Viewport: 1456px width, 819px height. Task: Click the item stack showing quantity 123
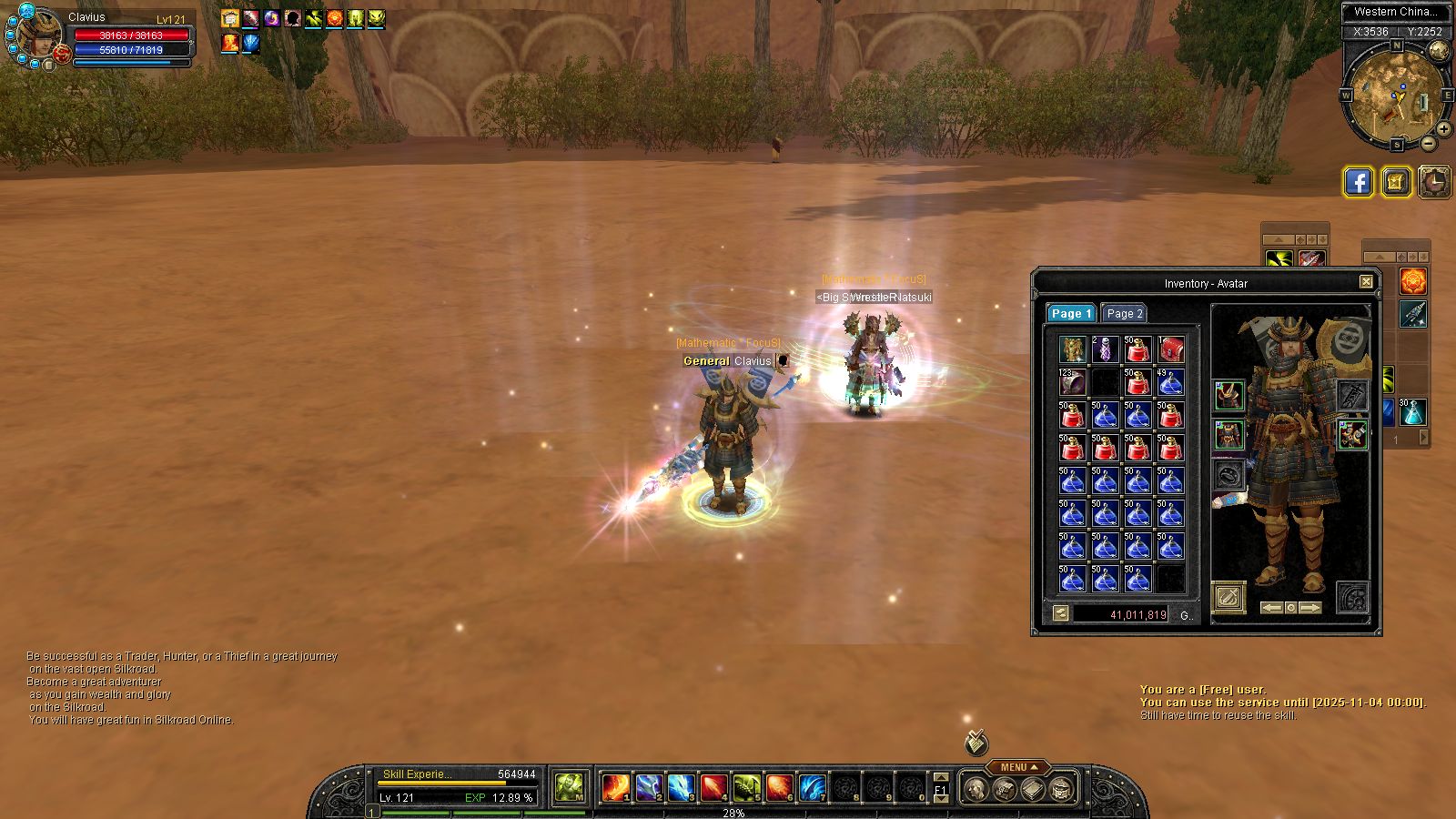[x=1073, y=381]
